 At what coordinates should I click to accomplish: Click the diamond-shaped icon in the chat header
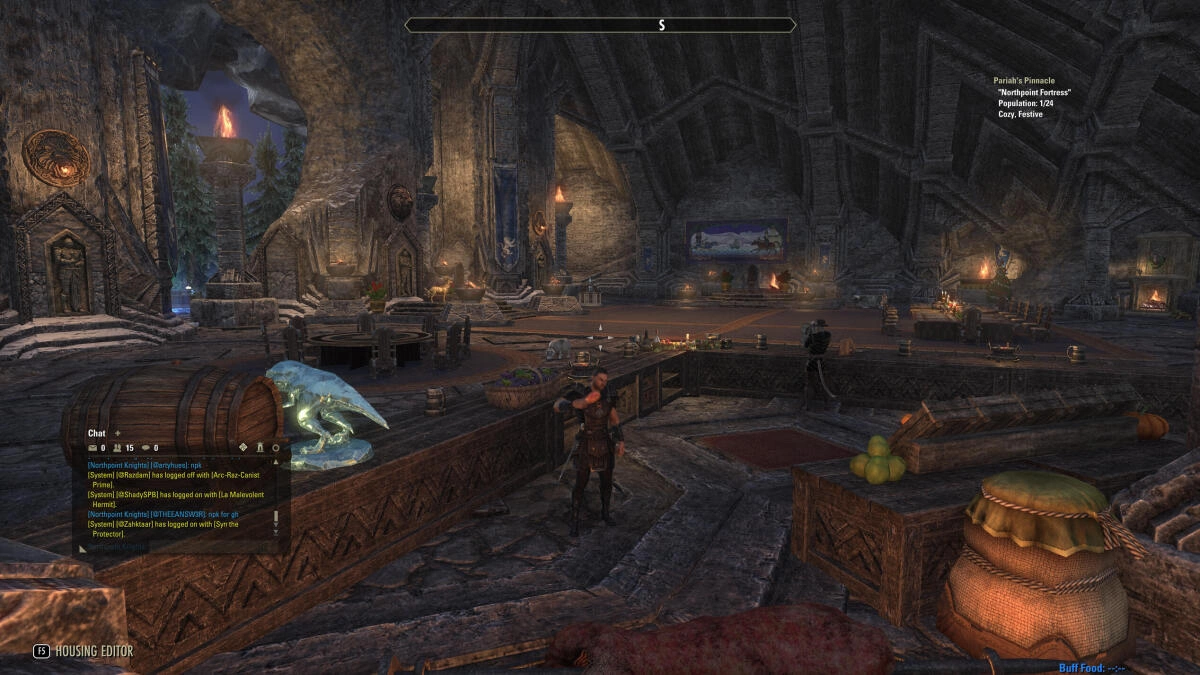pyautogui.click(x=243, y=448)
